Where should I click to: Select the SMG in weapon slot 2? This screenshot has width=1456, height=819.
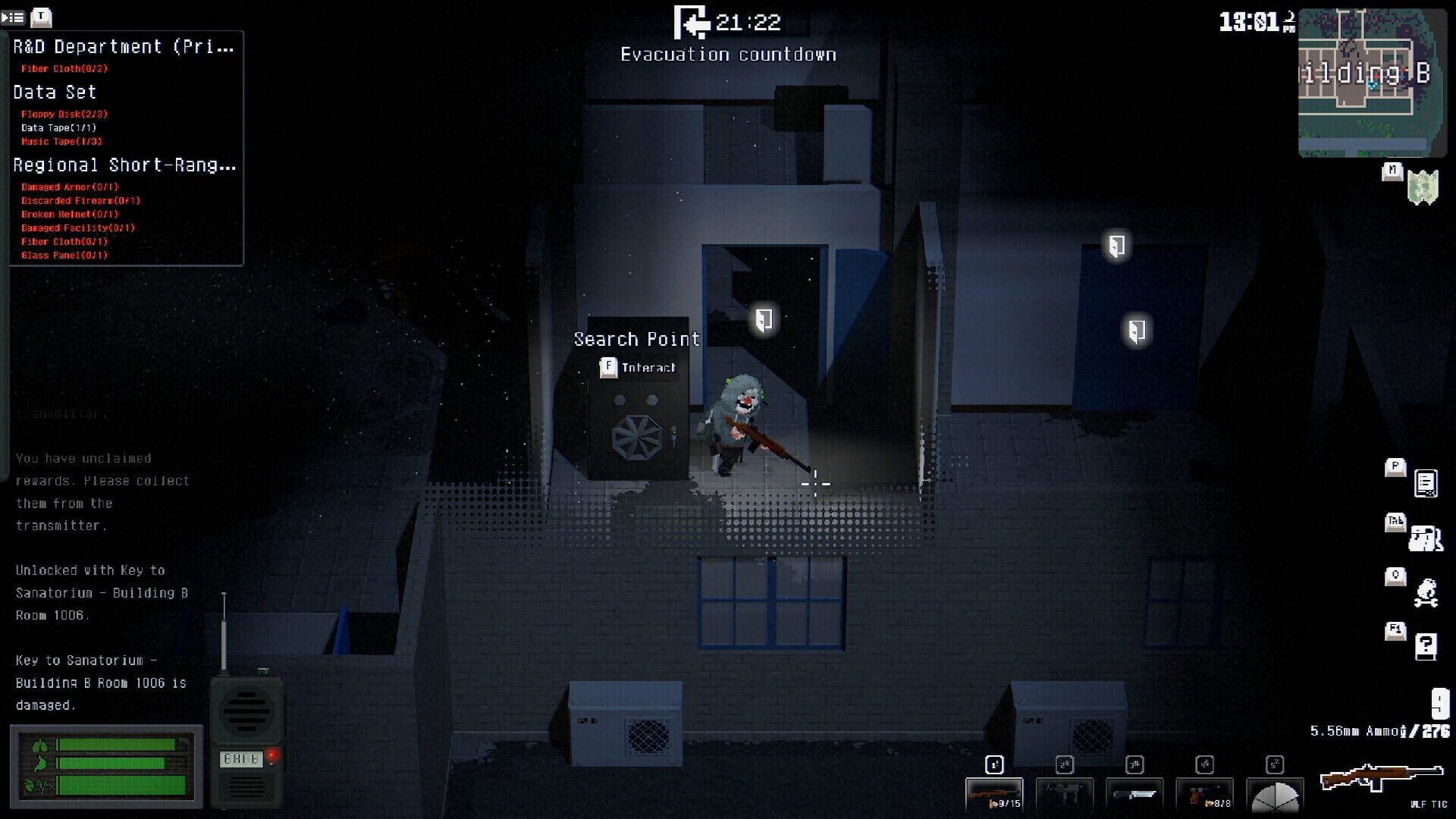coord(1064,793)
